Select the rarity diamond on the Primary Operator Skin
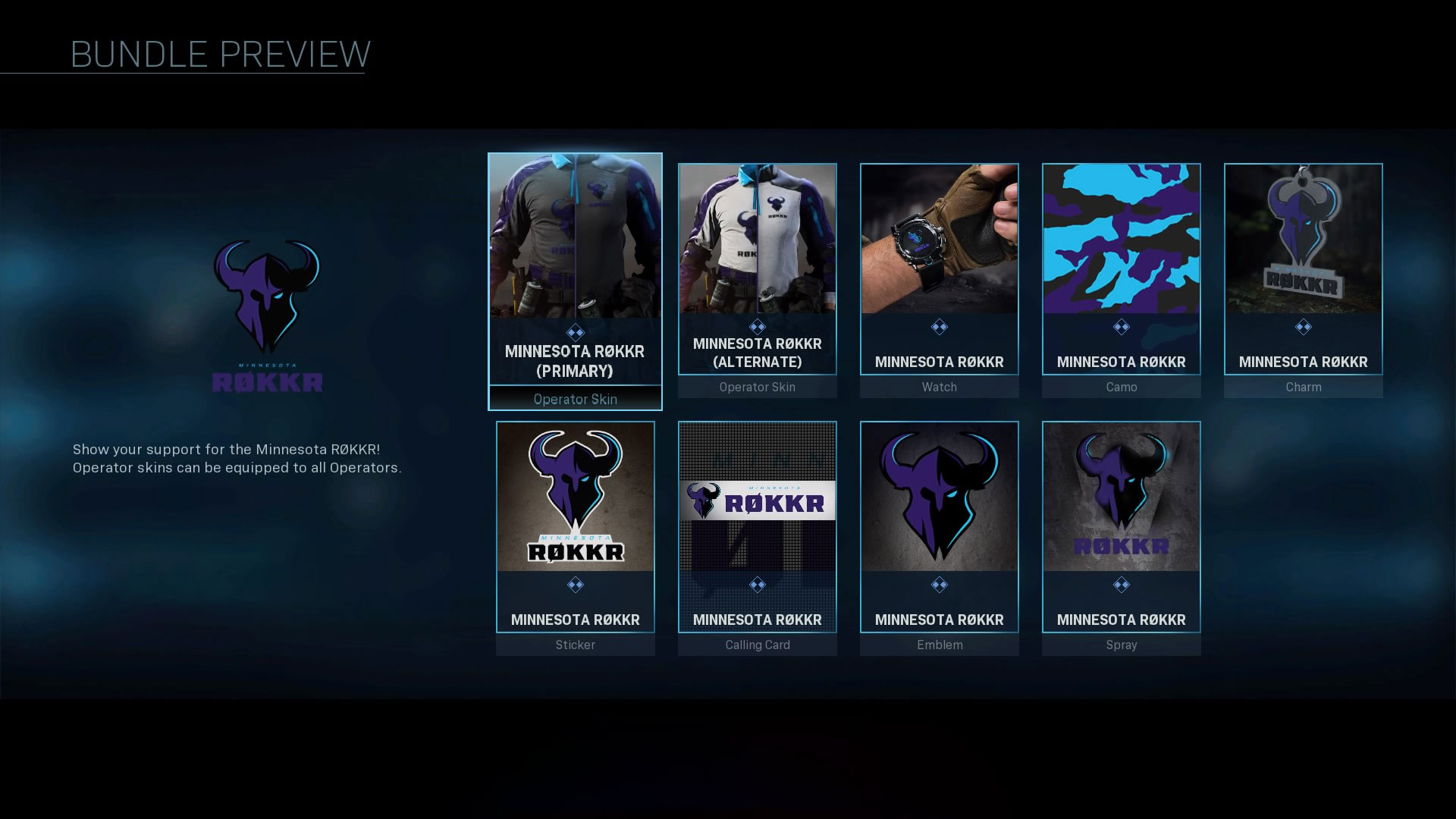This screenshot has height=819, width=1456. coord(575,326)
